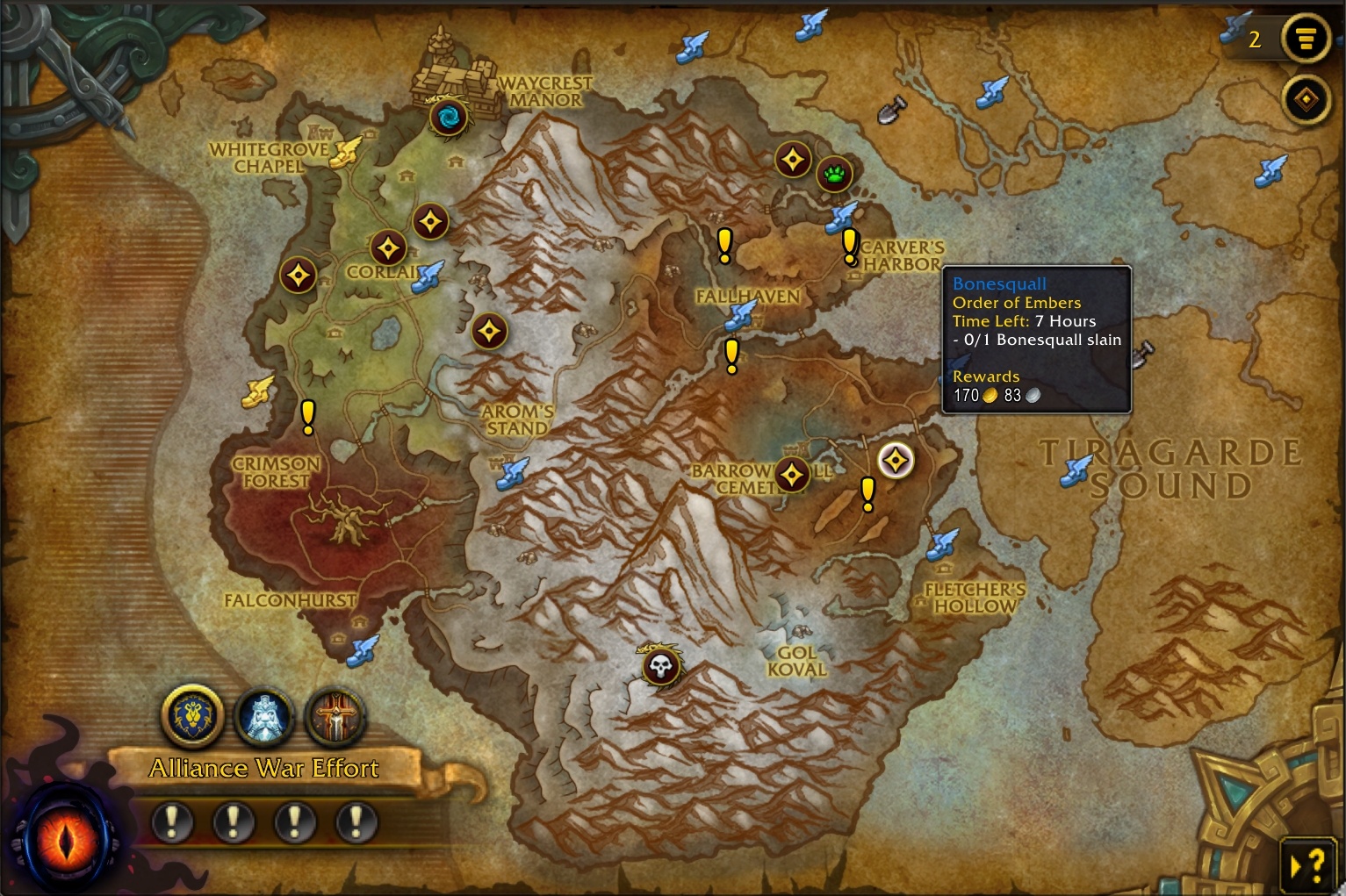Click the world quest left of the paw icon
The height and width of the screenshot is (896, 1346).
point(793,161)
